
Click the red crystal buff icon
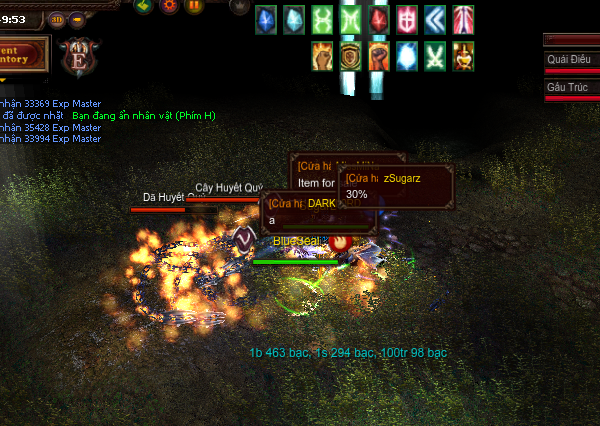coord(379,19)
